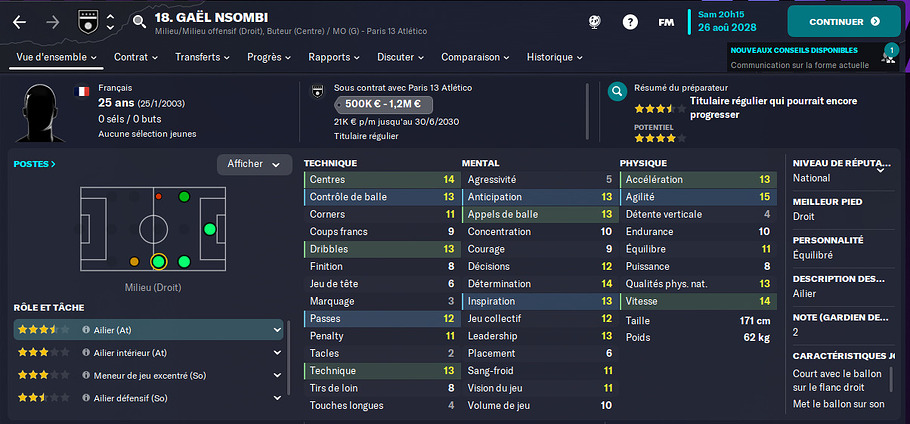
Task: Open the search magnifier icon
Action: coord(139,21)
